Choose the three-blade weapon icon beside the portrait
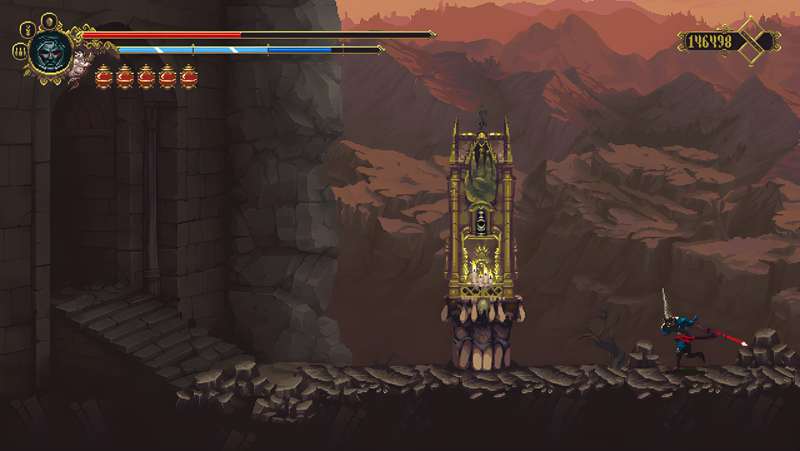This screenshot has height=451, width=800. (19, 51)
